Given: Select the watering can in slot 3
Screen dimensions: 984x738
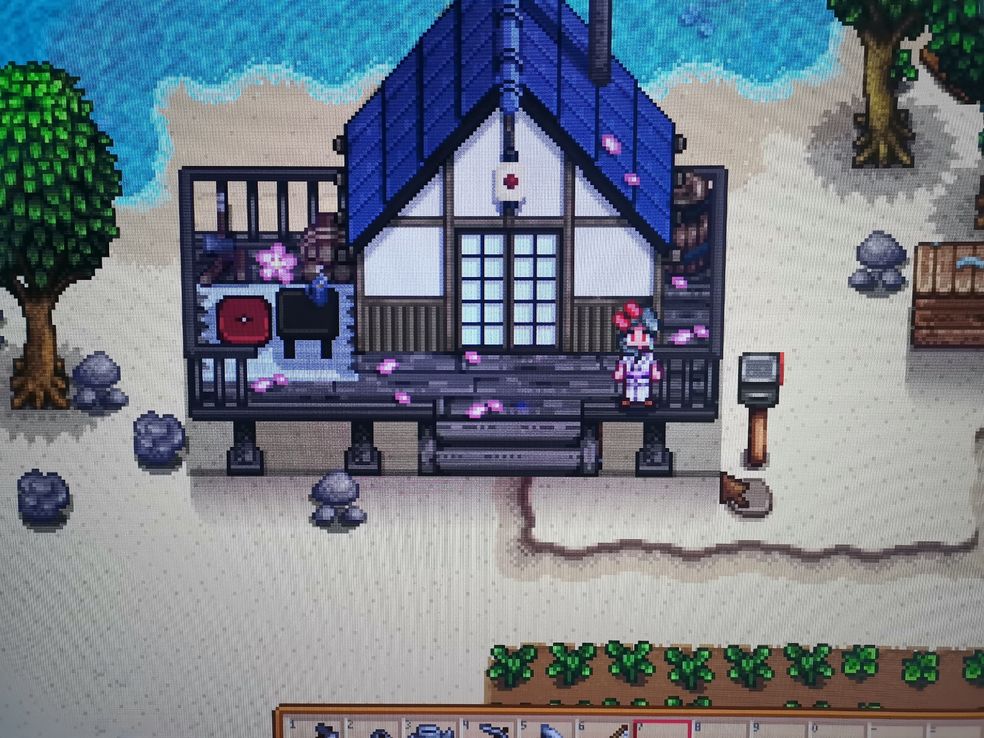Looking at the screenshot, I should coord(432,730).
